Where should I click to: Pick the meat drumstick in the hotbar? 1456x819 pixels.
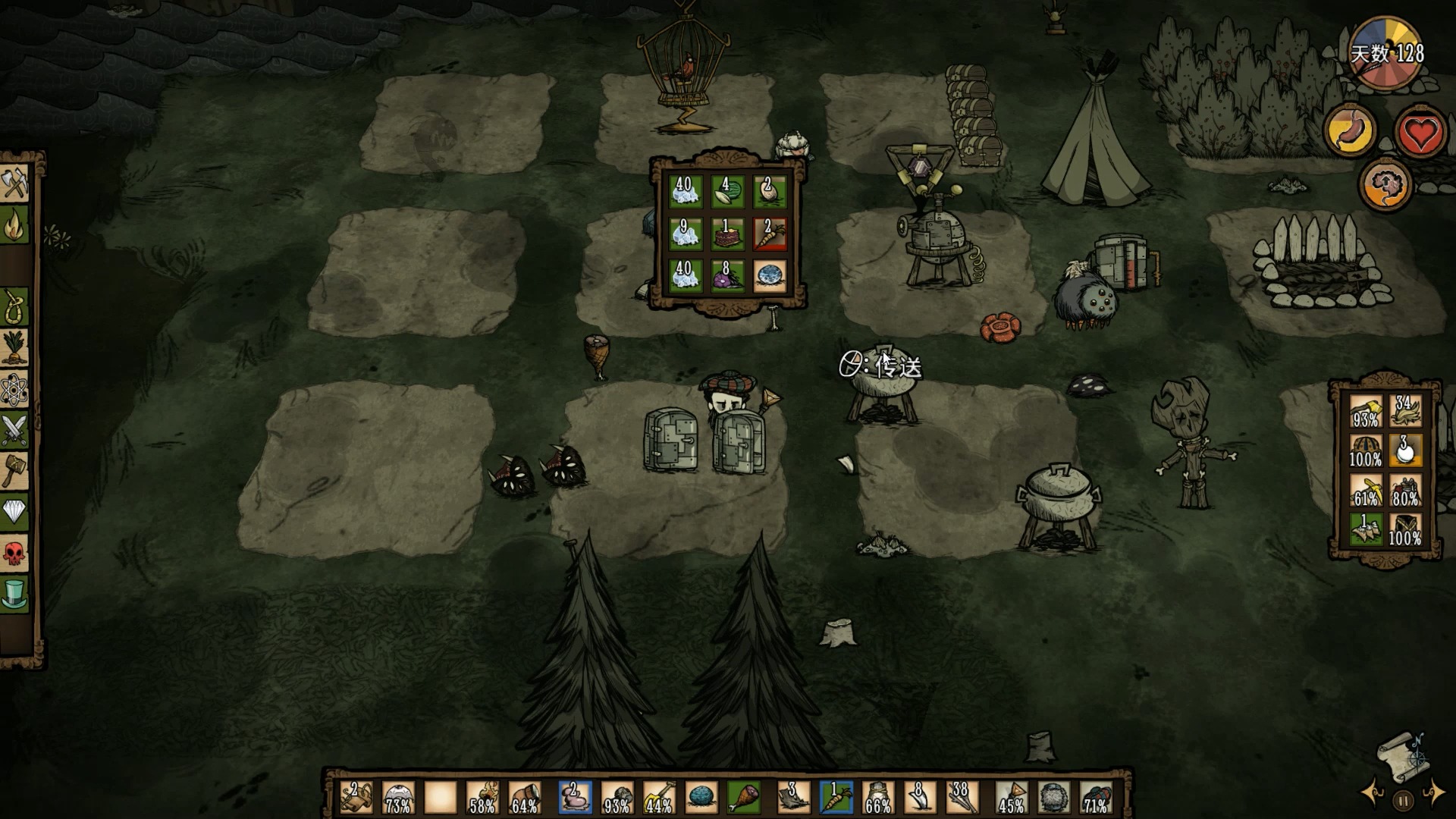tap(744, 798)
